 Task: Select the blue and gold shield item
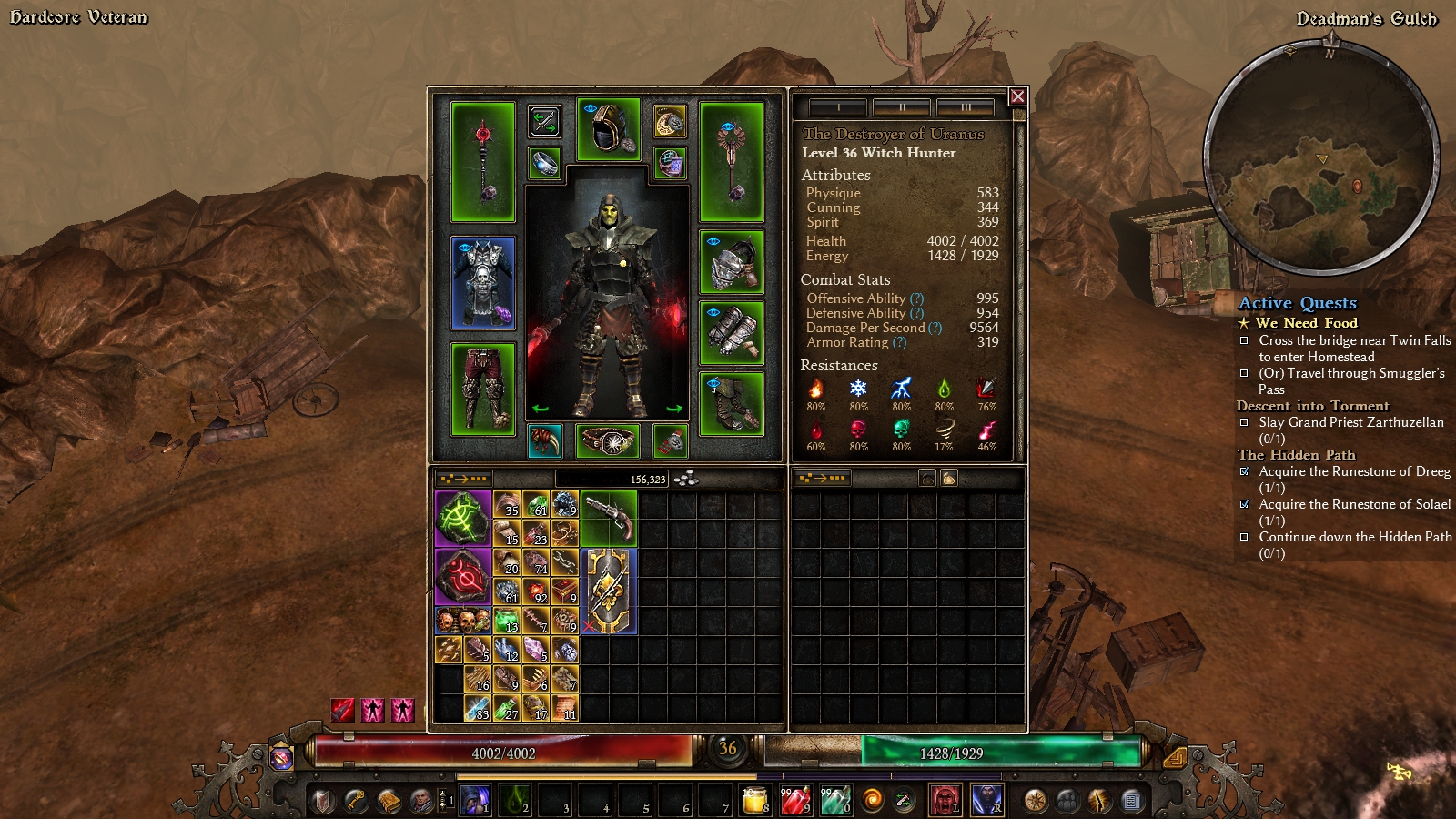click(608, 591)
